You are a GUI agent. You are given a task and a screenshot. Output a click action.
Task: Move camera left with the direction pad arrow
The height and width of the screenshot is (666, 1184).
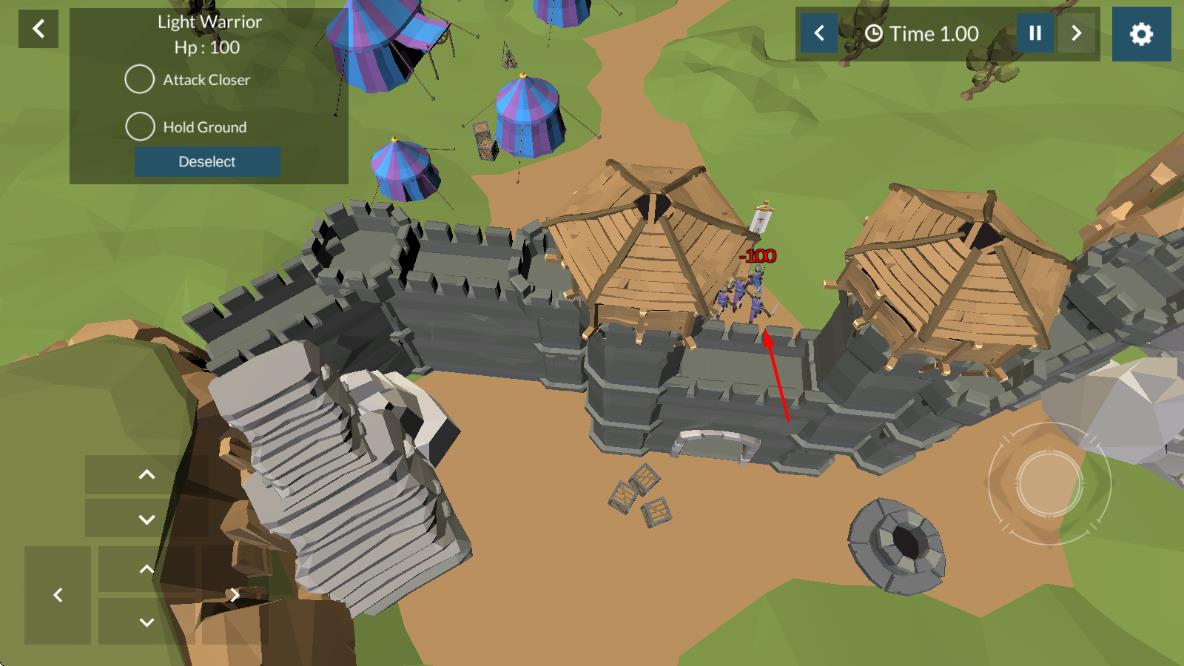[x=58, y=595]
